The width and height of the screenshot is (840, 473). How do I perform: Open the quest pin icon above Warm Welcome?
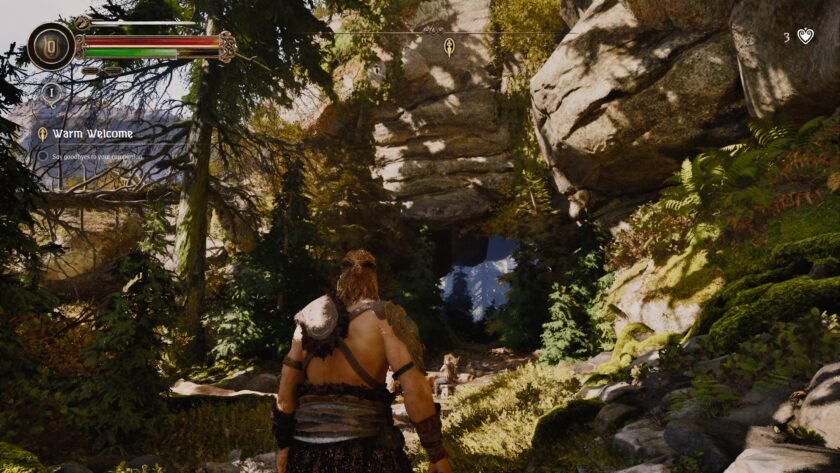pos(52,92)
